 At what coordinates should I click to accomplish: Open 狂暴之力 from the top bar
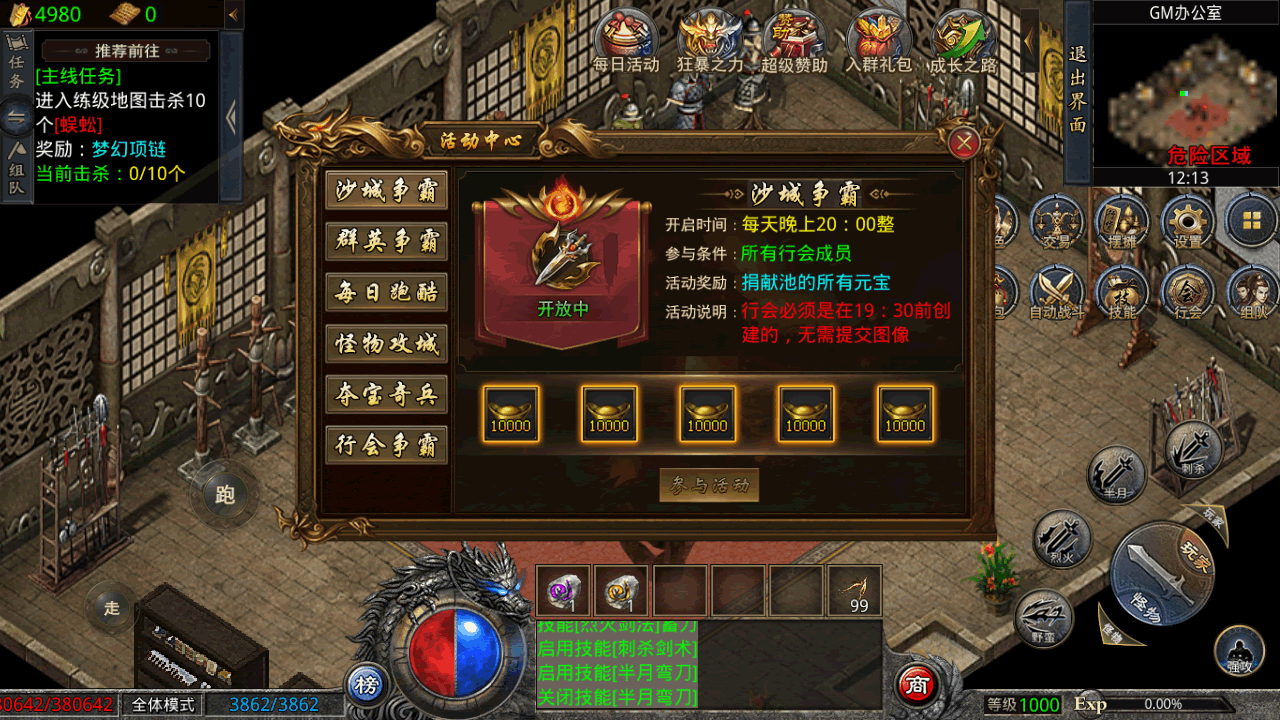point(710,40)
